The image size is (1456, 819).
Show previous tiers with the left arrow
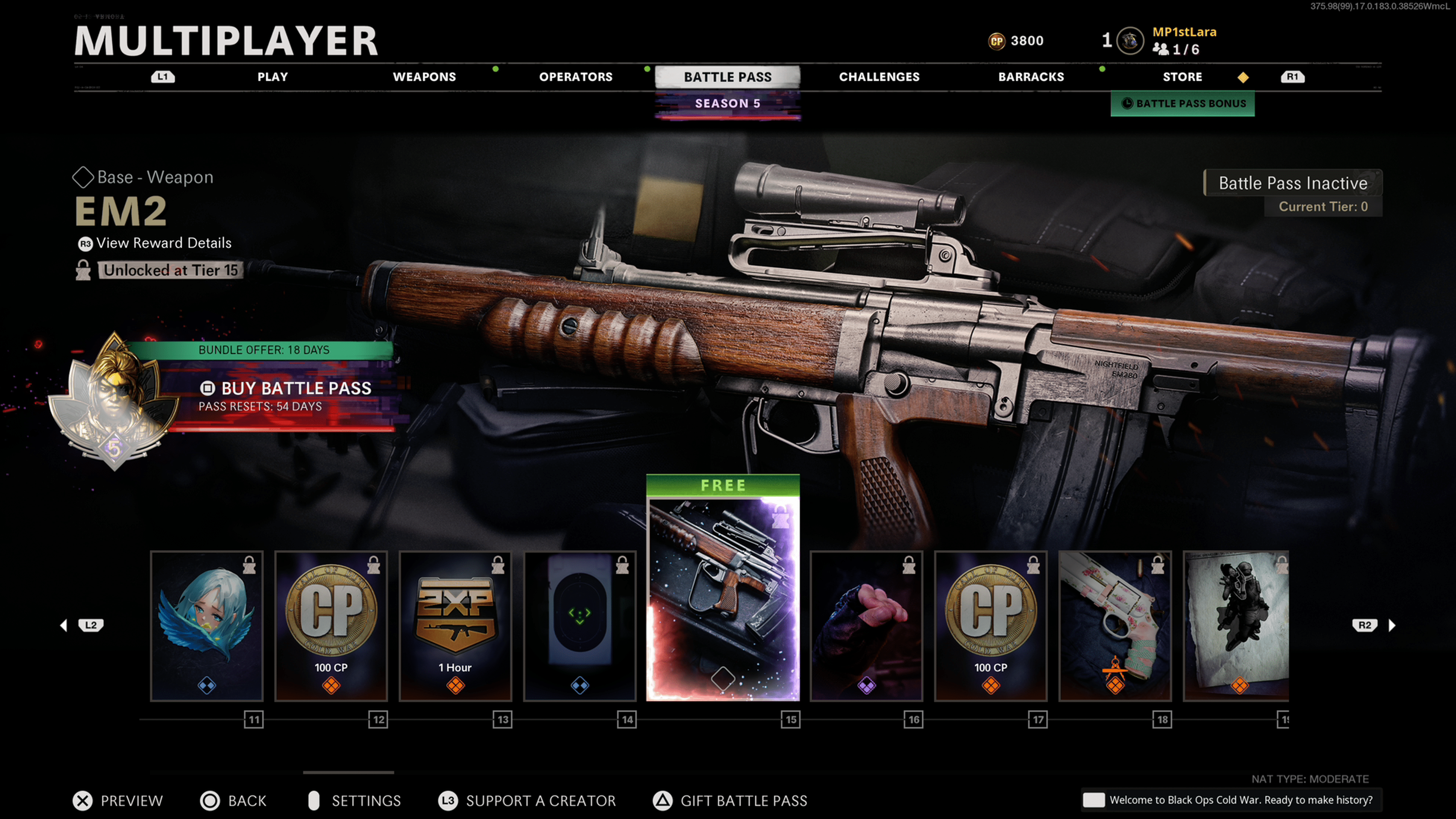[x=64, y=625]
